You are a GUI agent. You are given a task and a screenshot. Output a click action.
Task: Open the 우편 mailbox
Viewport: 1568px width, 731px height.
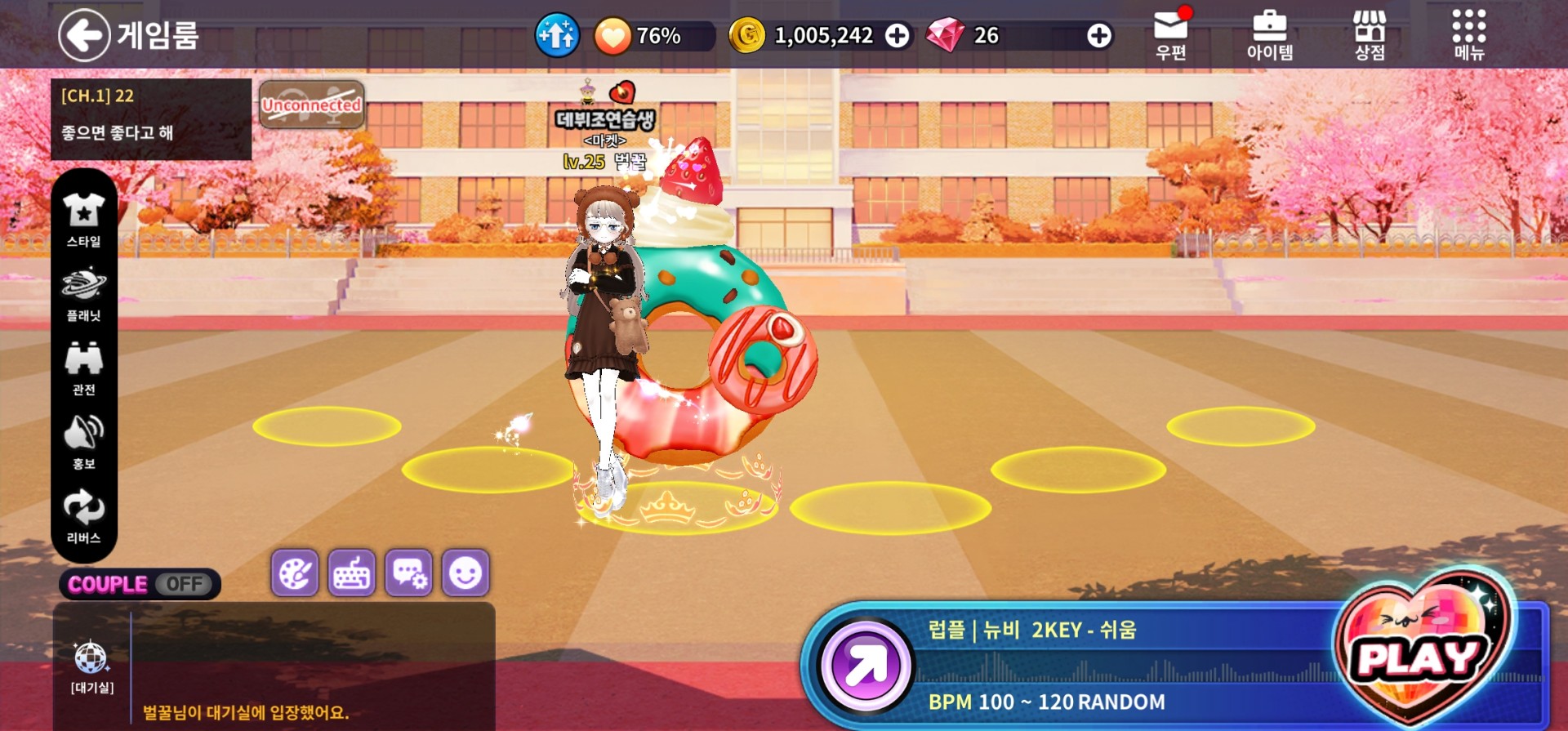1170,35
